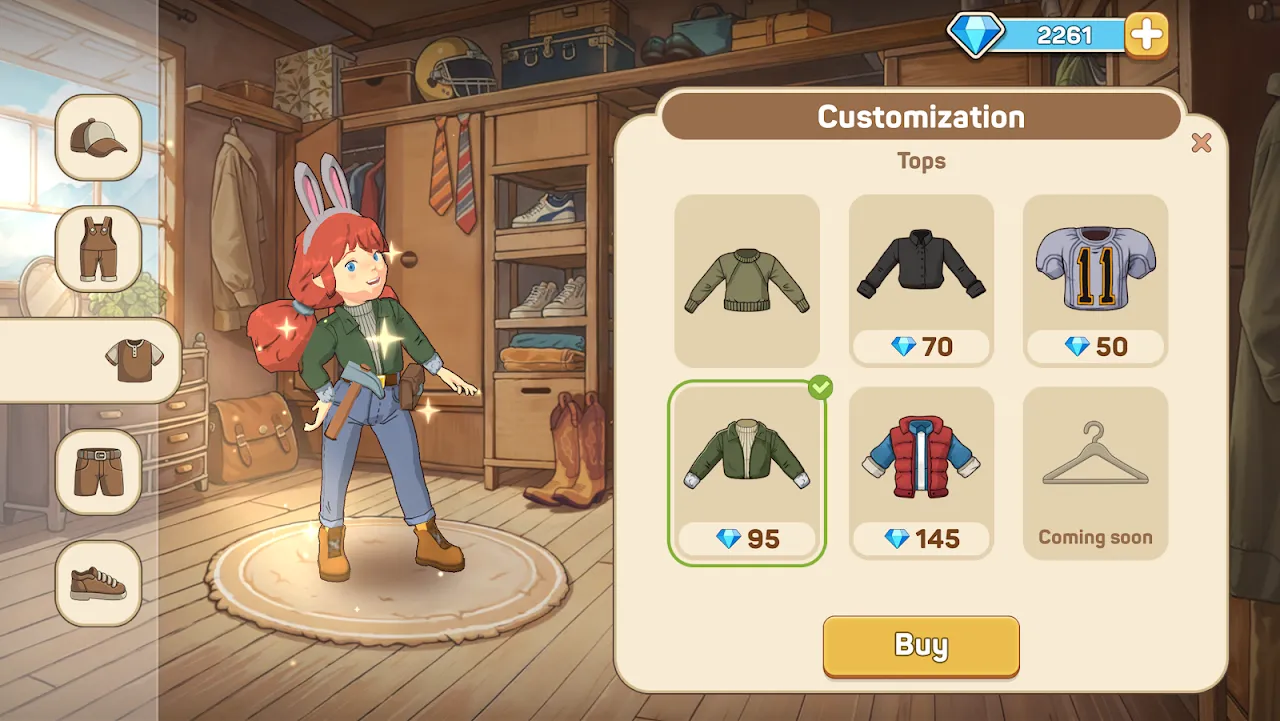Toggle selection of the green sweater
The height and width of the screenshot is (721, 1280).
click(x=747, y=281)
